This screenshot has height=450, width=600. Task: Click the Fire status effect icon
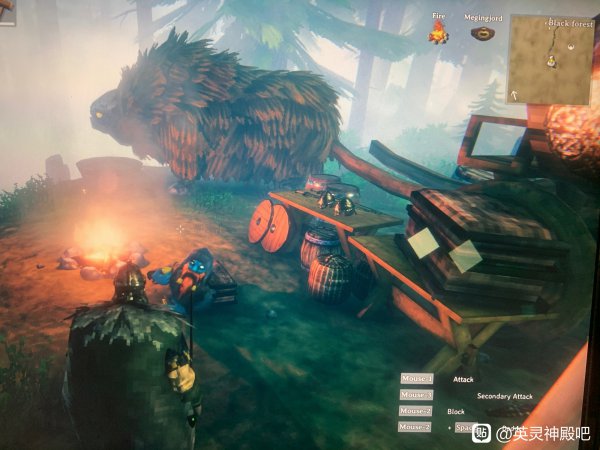(438, 34)
